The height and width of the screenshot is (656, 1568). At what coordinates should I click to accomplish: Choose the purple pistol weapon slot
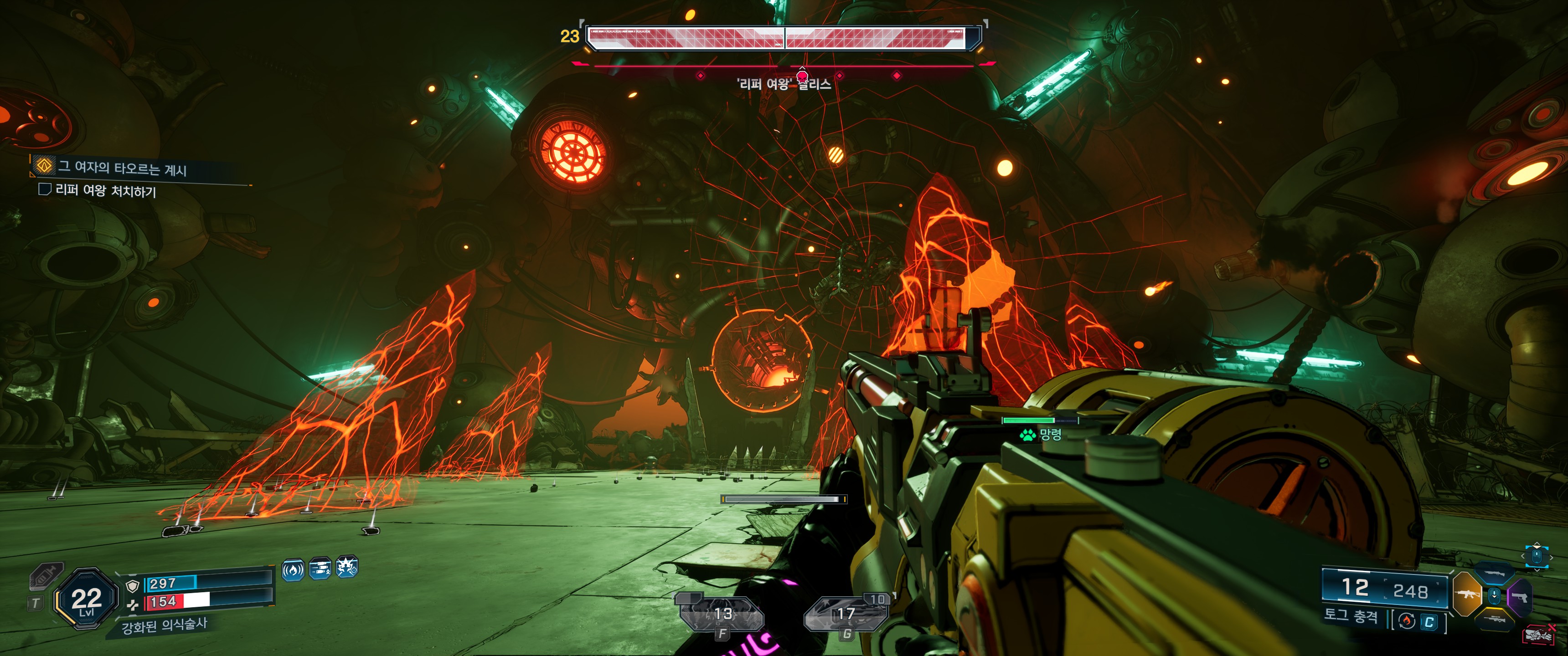coord(1520,597)
